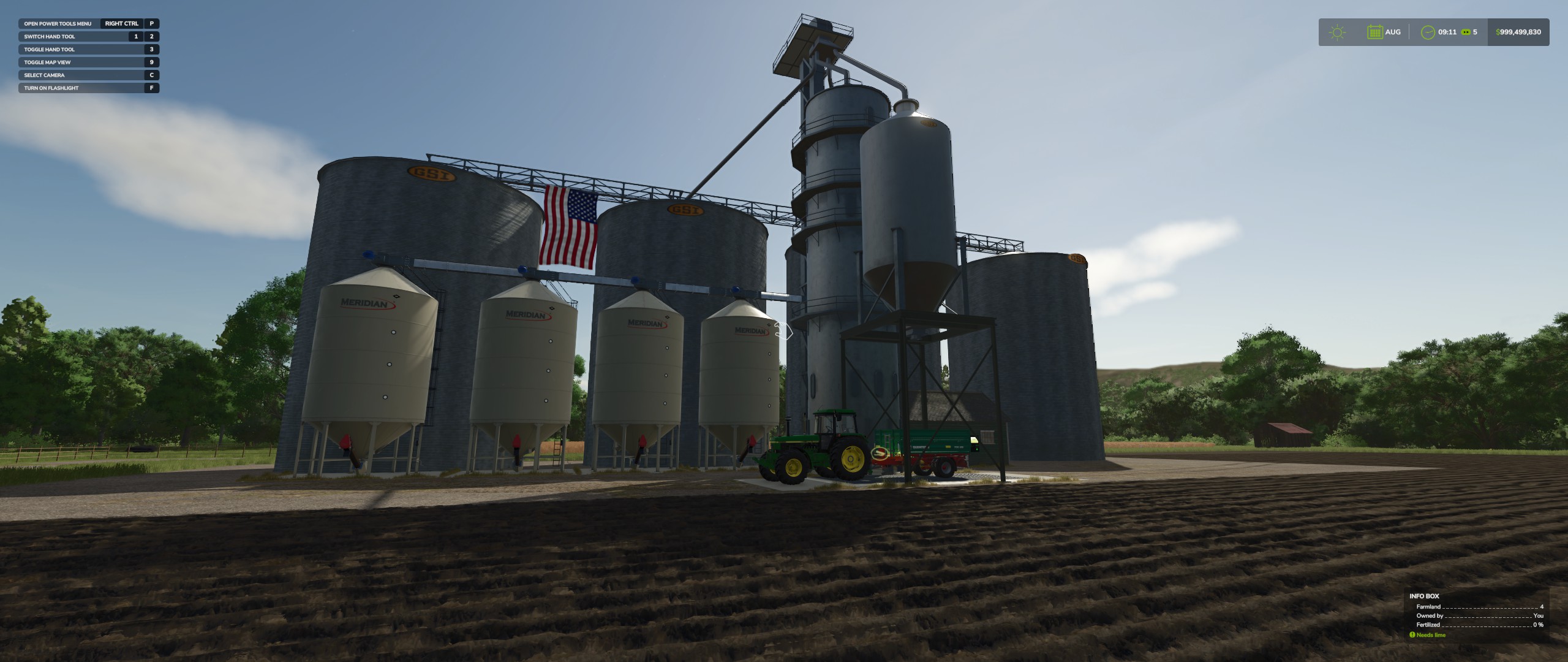
Task: Select the Switch Hand Tool entry
Action: pos(49,36)
